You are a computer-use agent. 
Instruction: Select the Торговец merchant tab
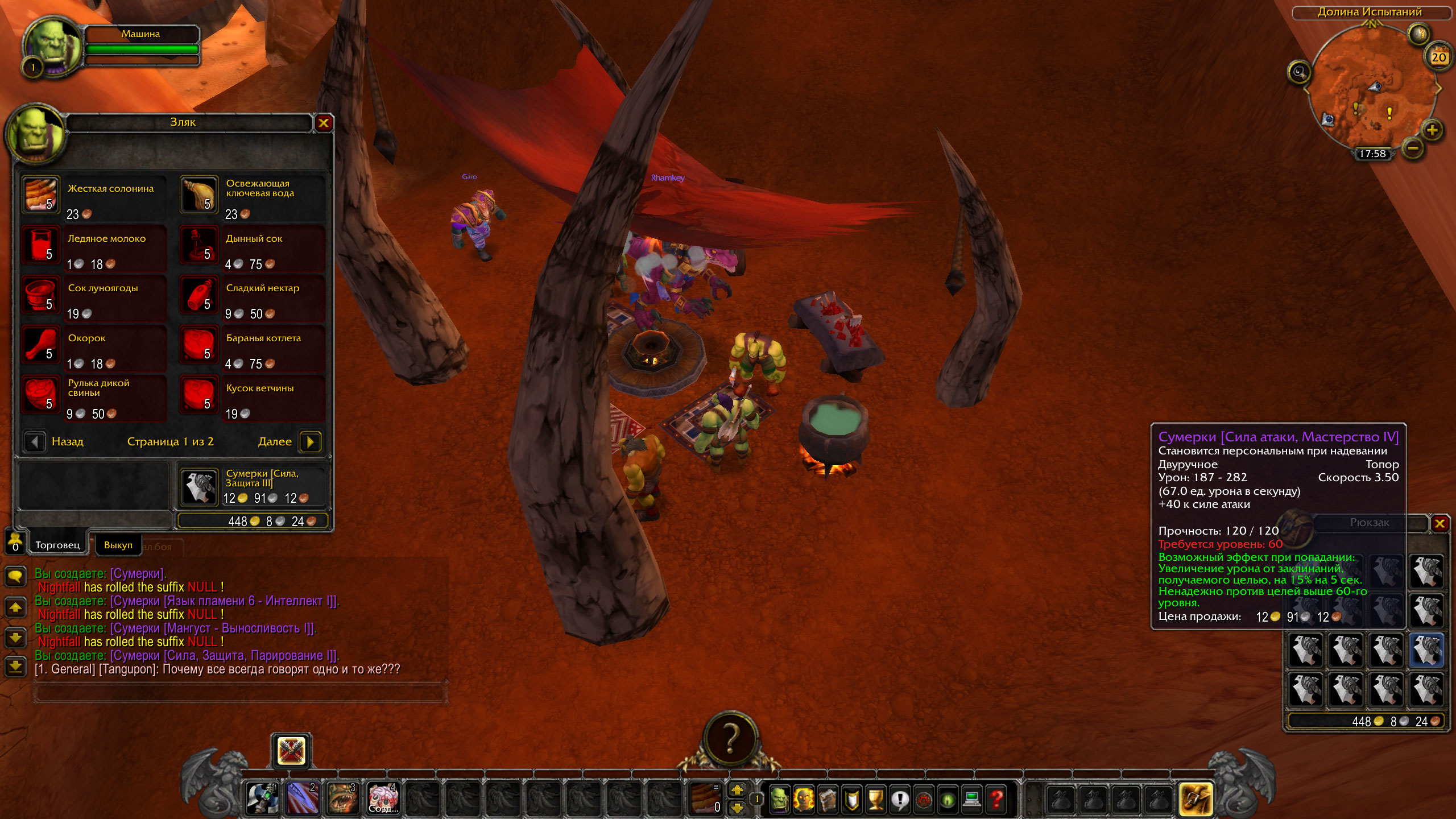[x=57, y=545]
